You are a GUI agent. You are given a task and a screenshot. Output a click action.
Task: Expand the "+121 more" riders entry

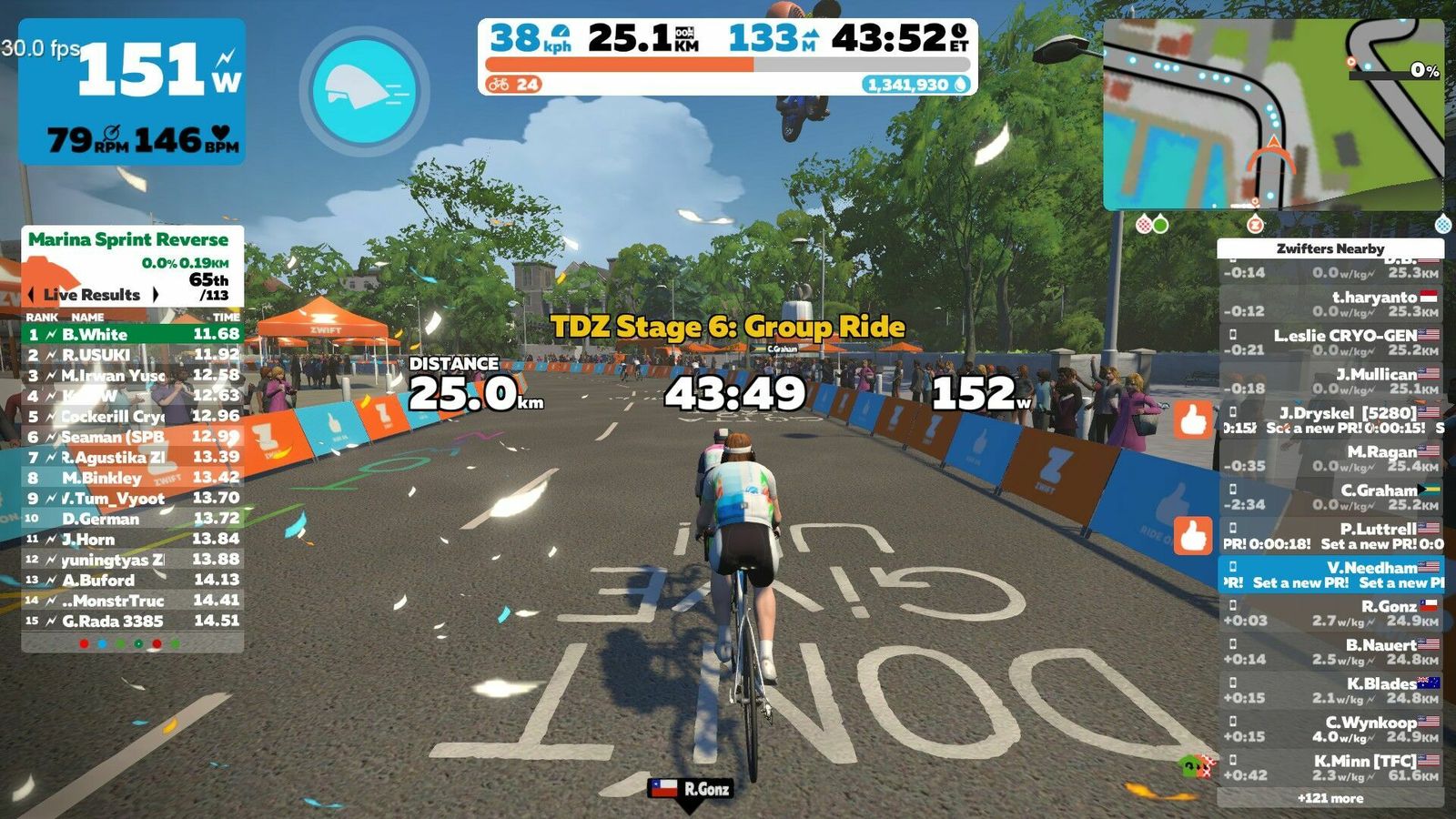point(1330,798)
